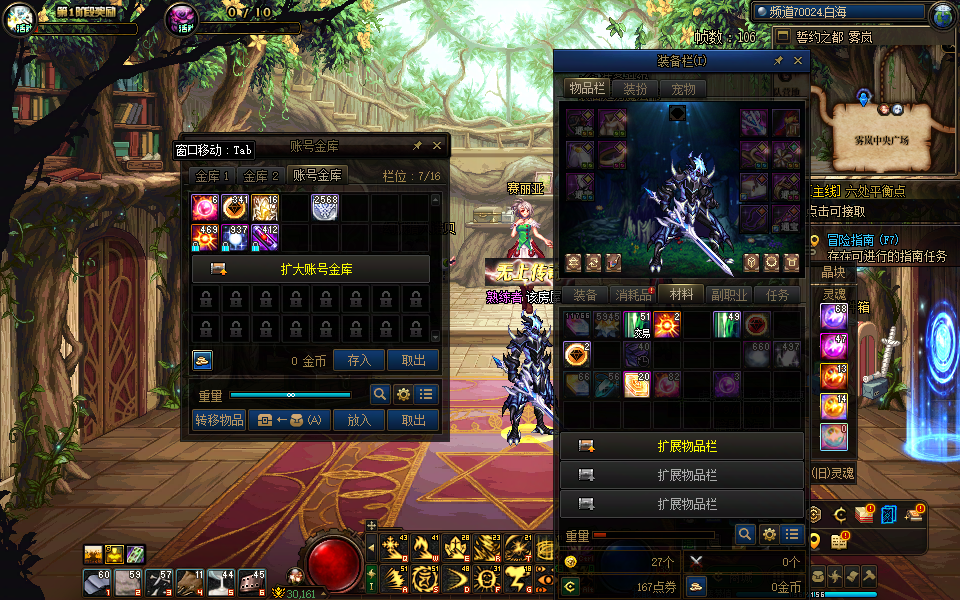Open the 宠物 pet tab

683,88
